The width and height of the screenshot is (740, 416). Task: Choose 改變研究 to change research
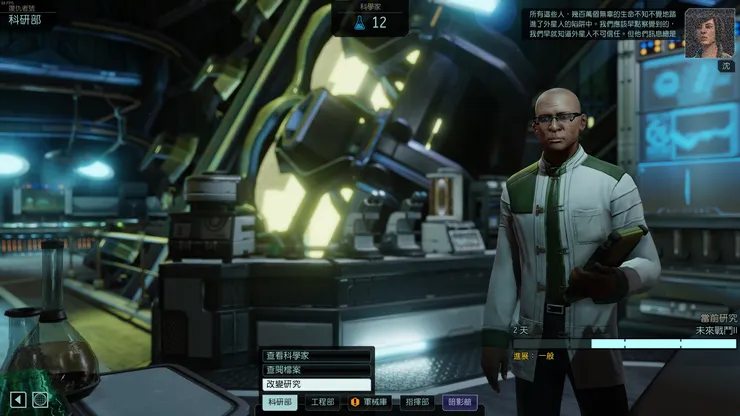pos(316,384)
